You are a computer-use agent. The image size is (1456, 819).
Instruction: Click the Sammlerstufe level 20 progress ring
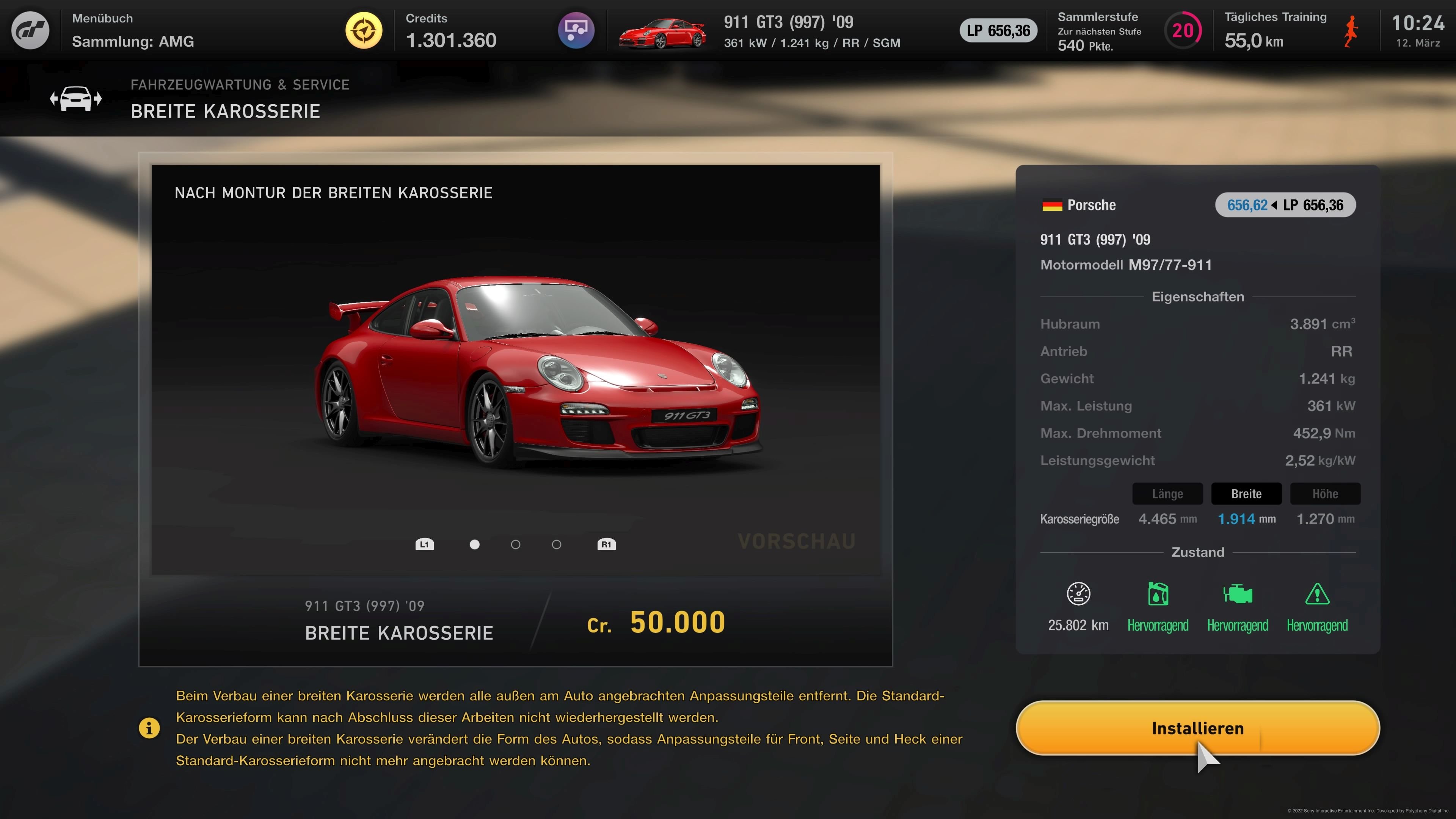pos(1184,30)
